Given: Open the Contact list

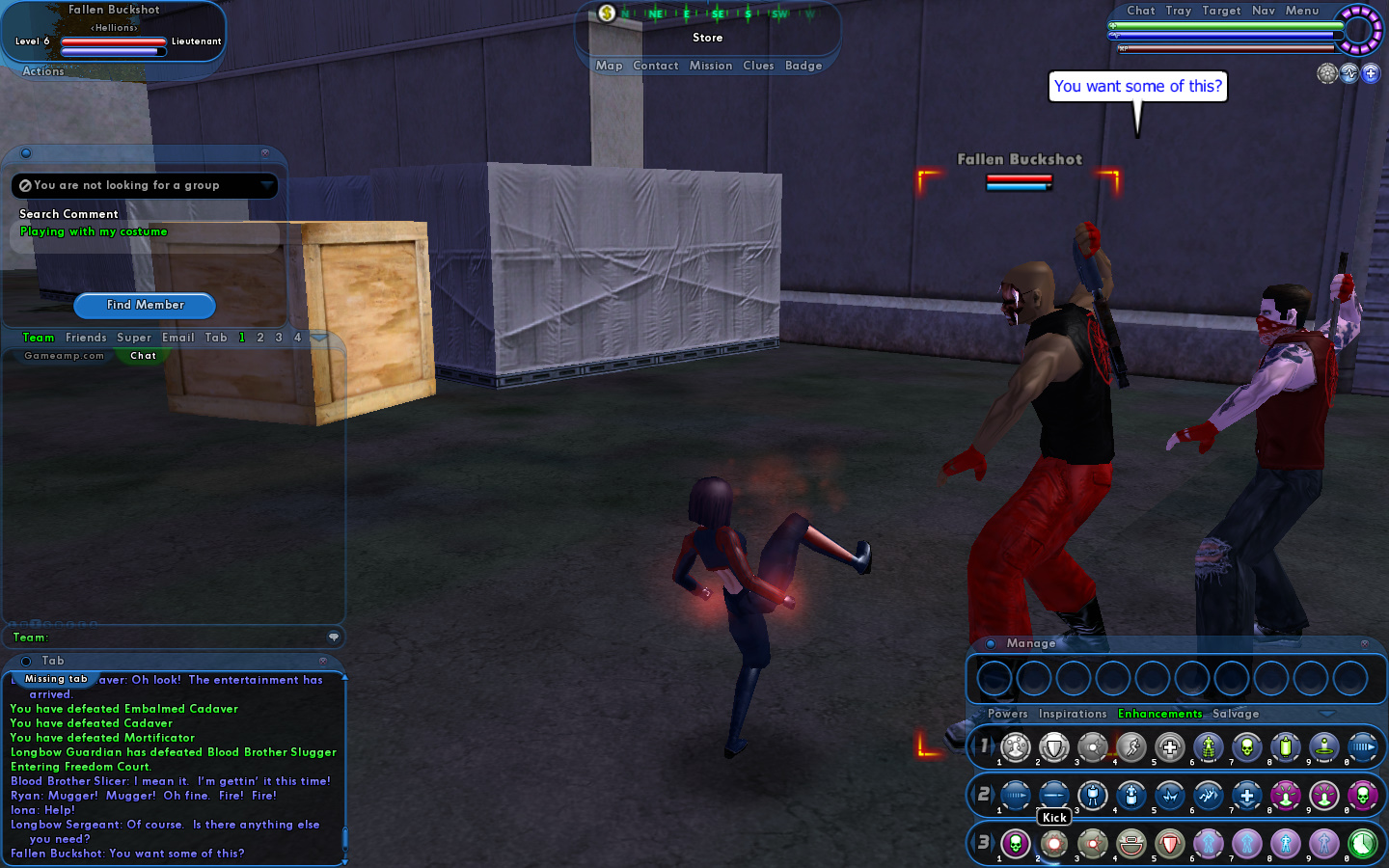Looking at the screenshot, I should [656, 66].
